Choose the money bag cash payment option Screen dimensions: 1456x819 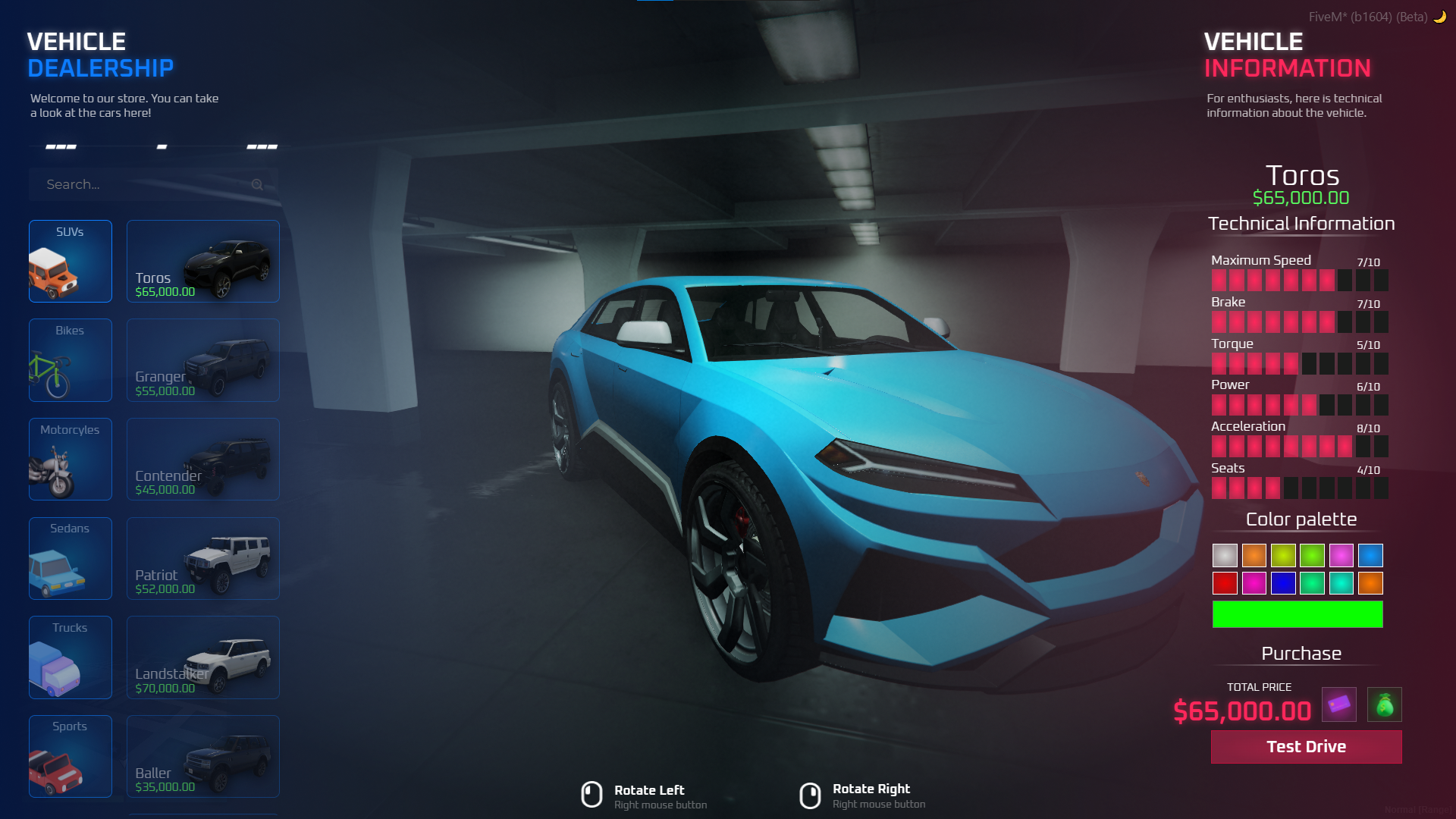[1386, 704]
